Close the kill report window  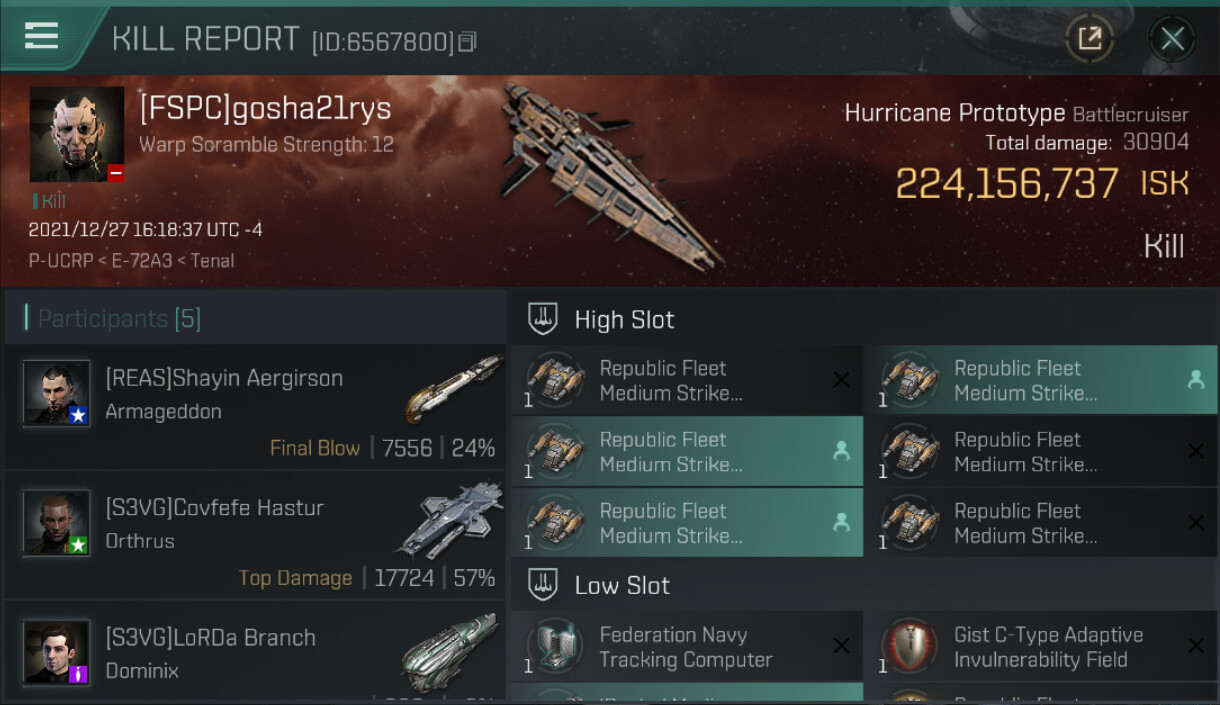click(1172, 39)
